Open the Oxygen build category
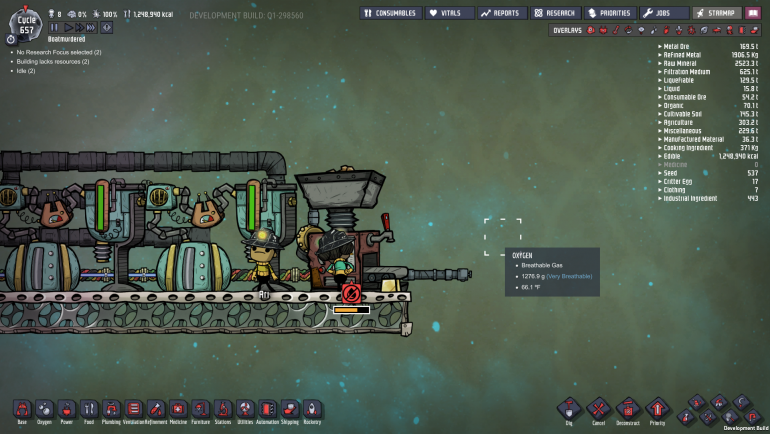770x434 pixels. [44, 409]
